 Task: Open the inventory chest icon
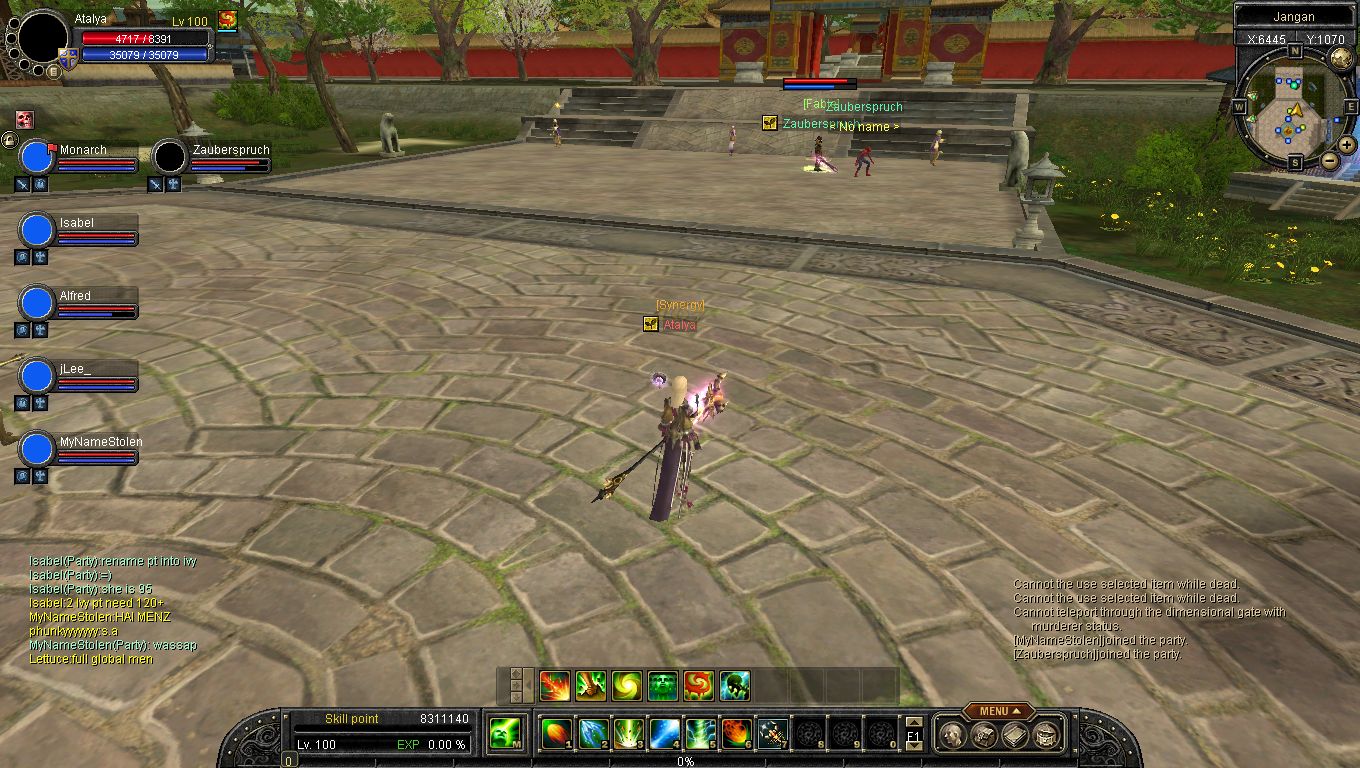pyautogui.click(x=984, y=734)
